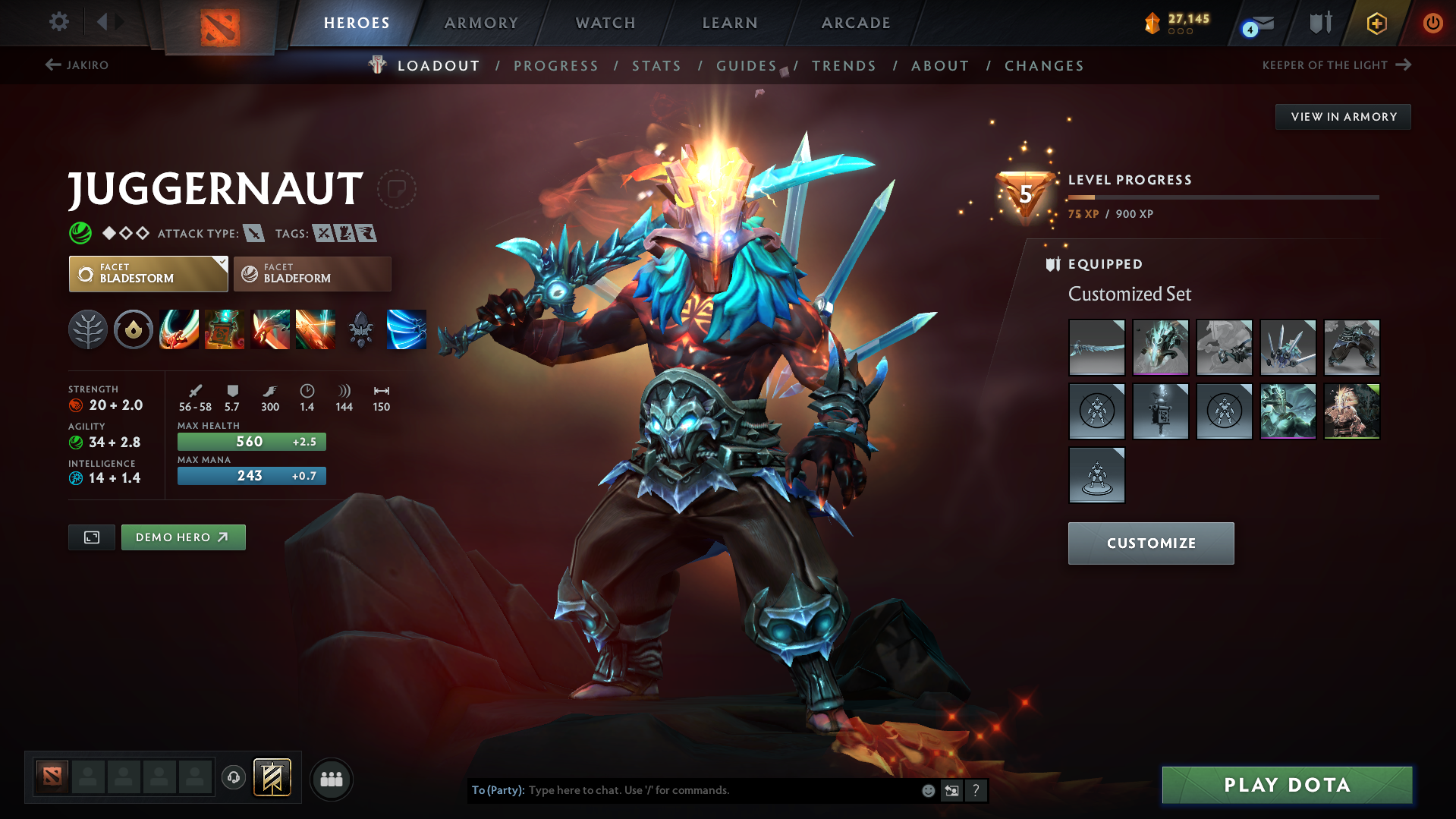Switch to the Bladeform facet
Viewport: 1456px width, 819px height.
(x=312, y=273)
